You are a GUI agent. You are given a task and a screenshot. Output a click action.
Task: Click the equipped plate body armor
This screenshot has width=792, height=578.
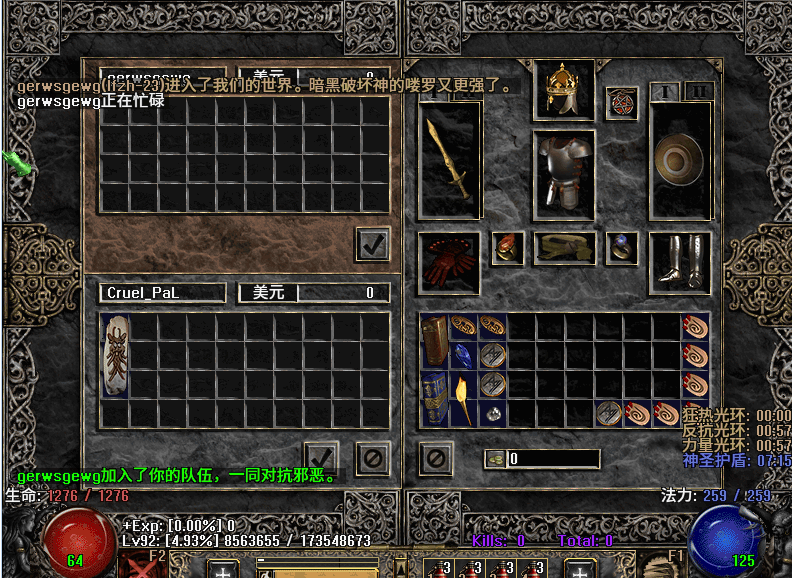point(563,172)
